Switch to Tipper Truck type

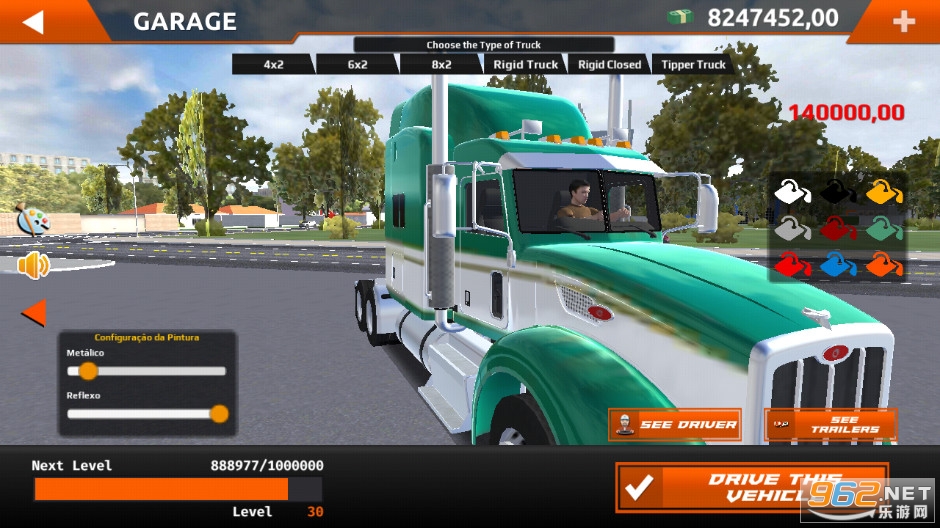pyautogui.click(x=693, y=64)
